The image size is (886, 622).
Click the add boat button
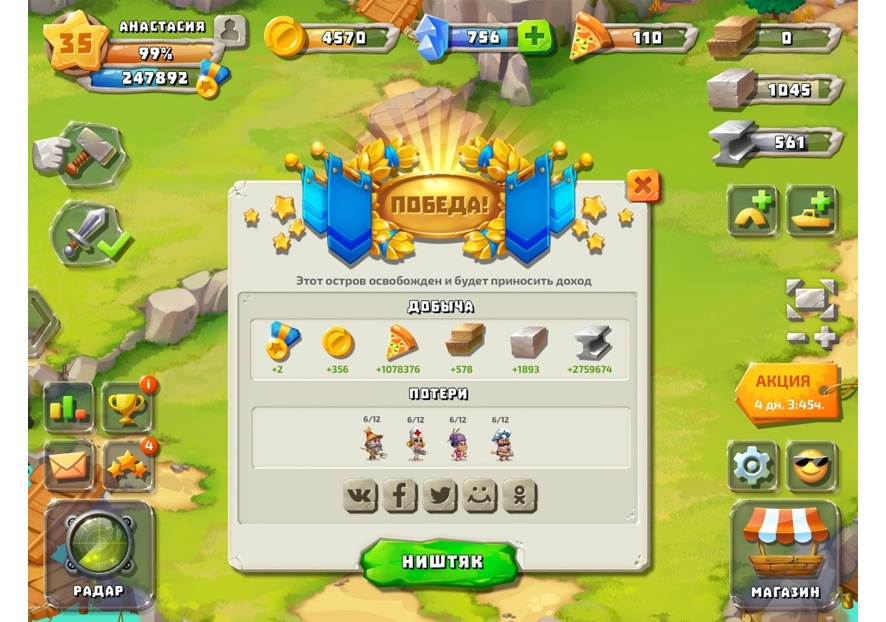(811, 210)
